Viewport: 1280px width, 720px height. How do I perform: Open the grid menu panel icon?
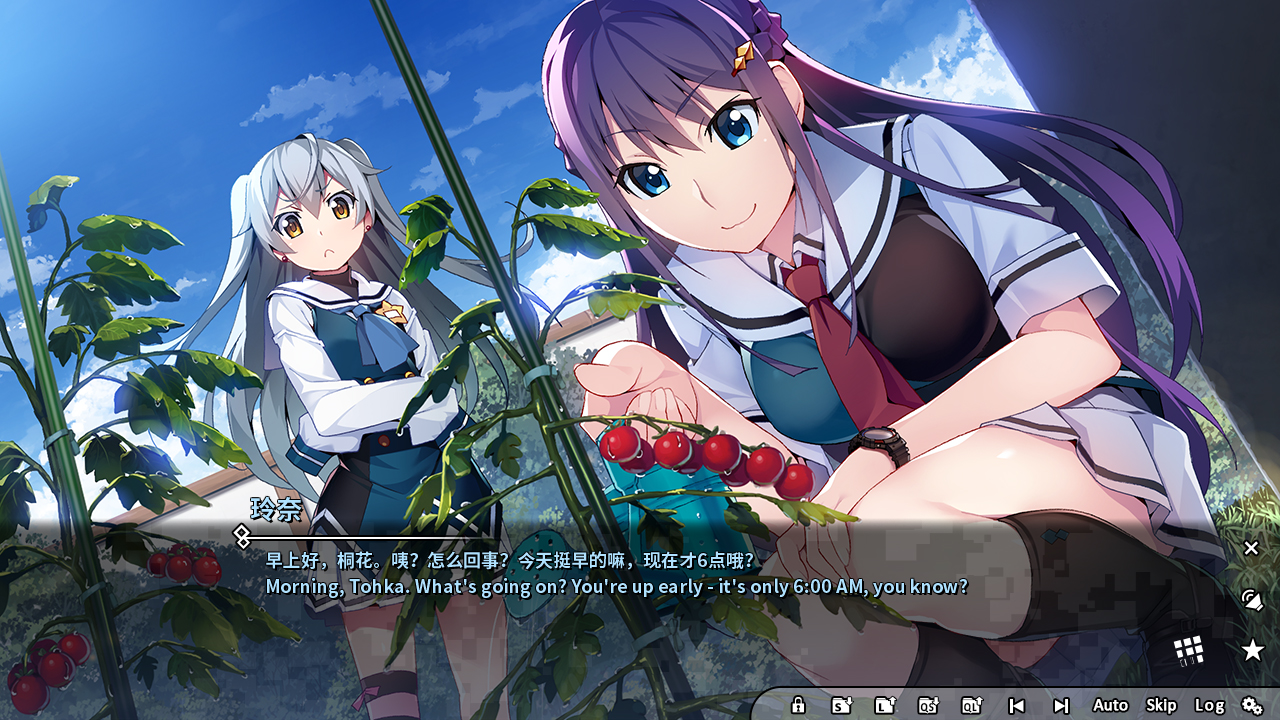coord(1189,650)
